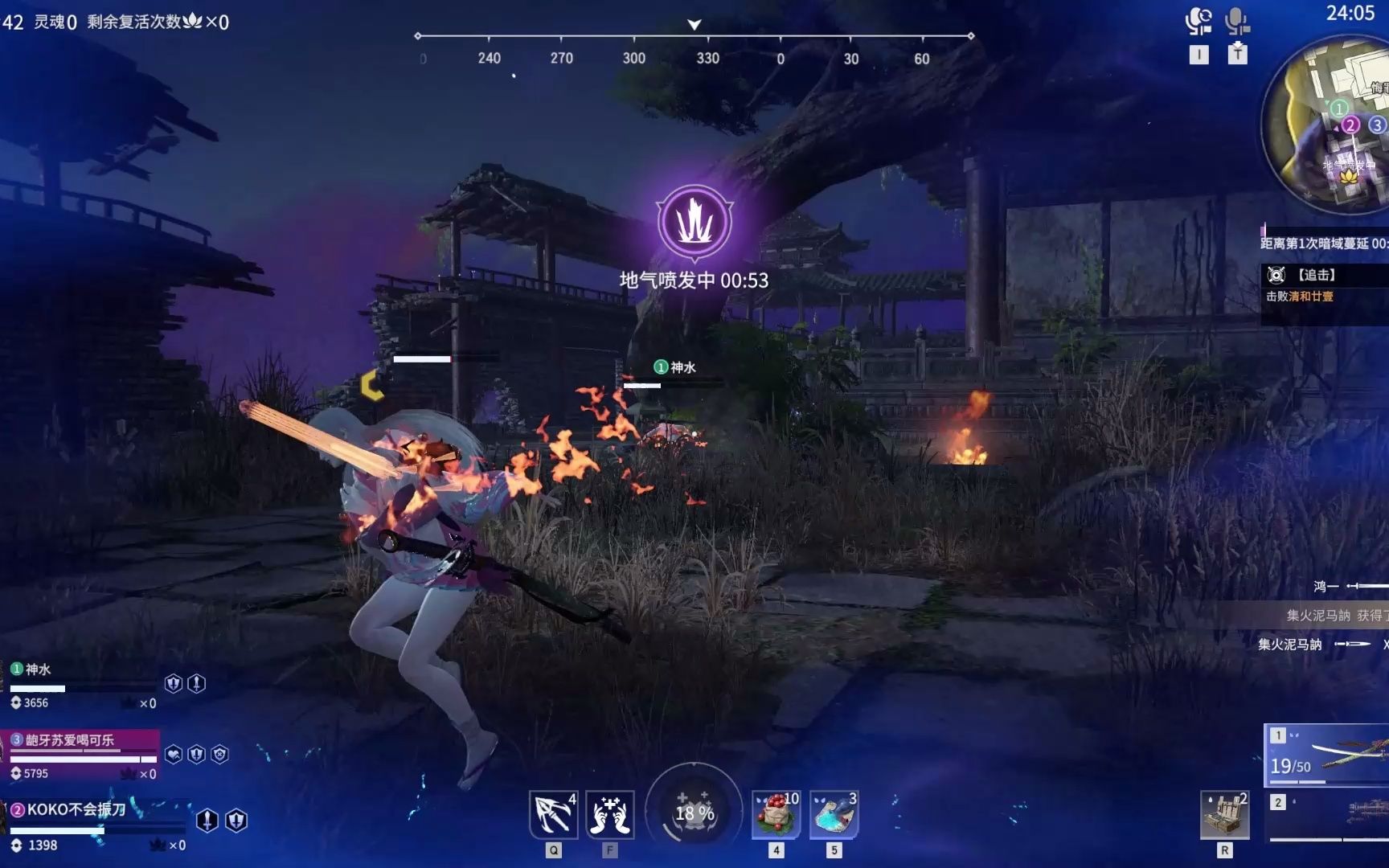Activate the F hands skill icon
1389x868 pixels.
coord(609,814)
